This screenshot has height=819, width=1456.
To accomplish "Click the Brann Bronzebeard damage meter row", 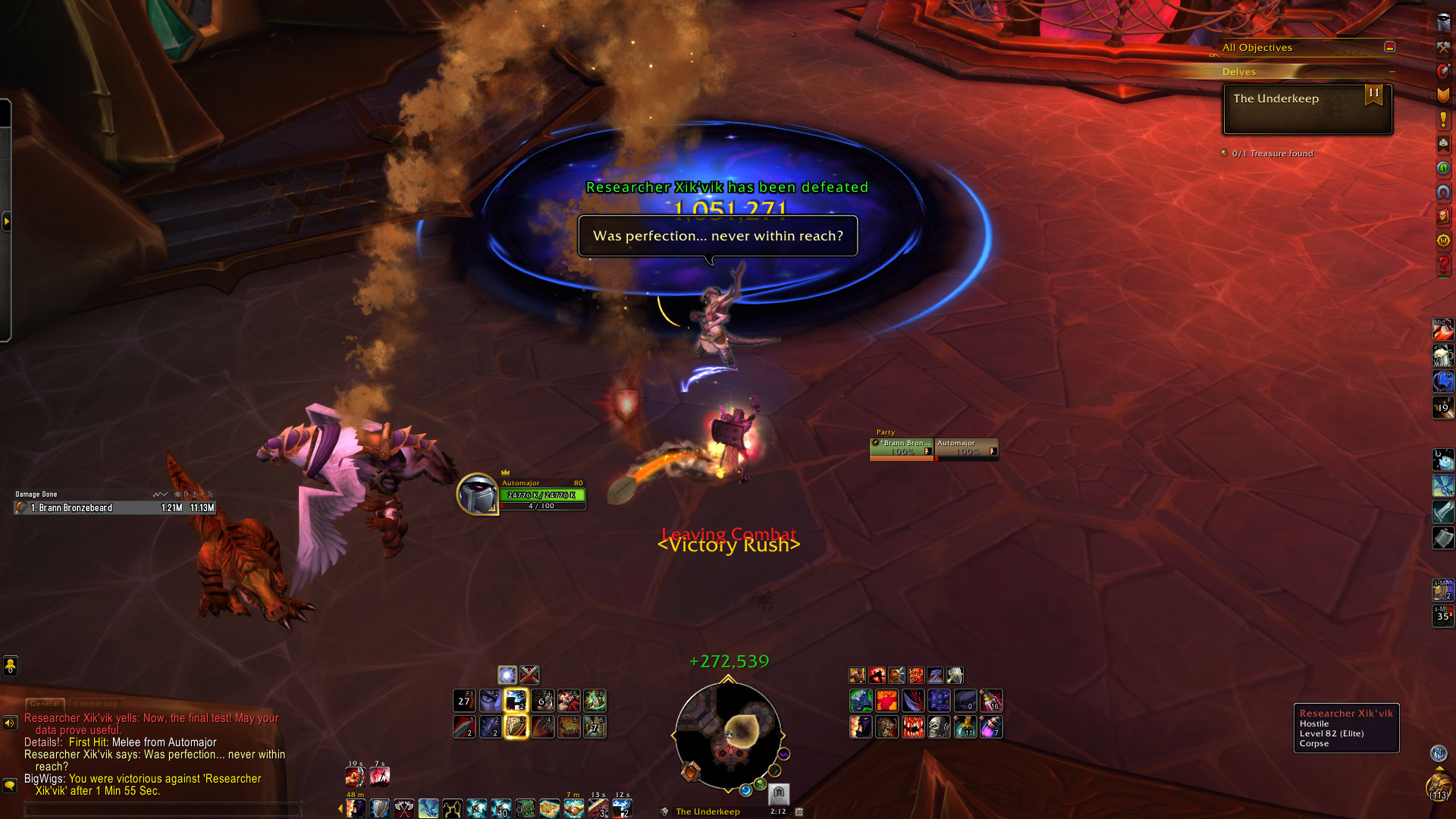I will 115,508.
